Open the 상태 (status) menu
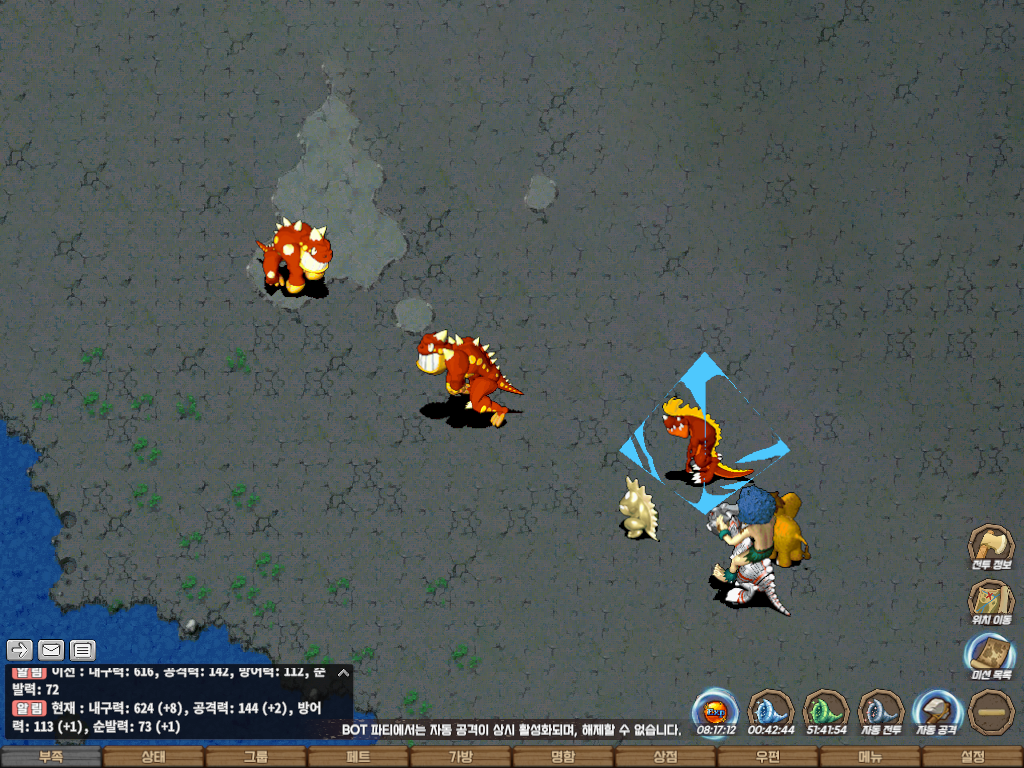This screenshot has width=1024, height=768. click(153, 757)
